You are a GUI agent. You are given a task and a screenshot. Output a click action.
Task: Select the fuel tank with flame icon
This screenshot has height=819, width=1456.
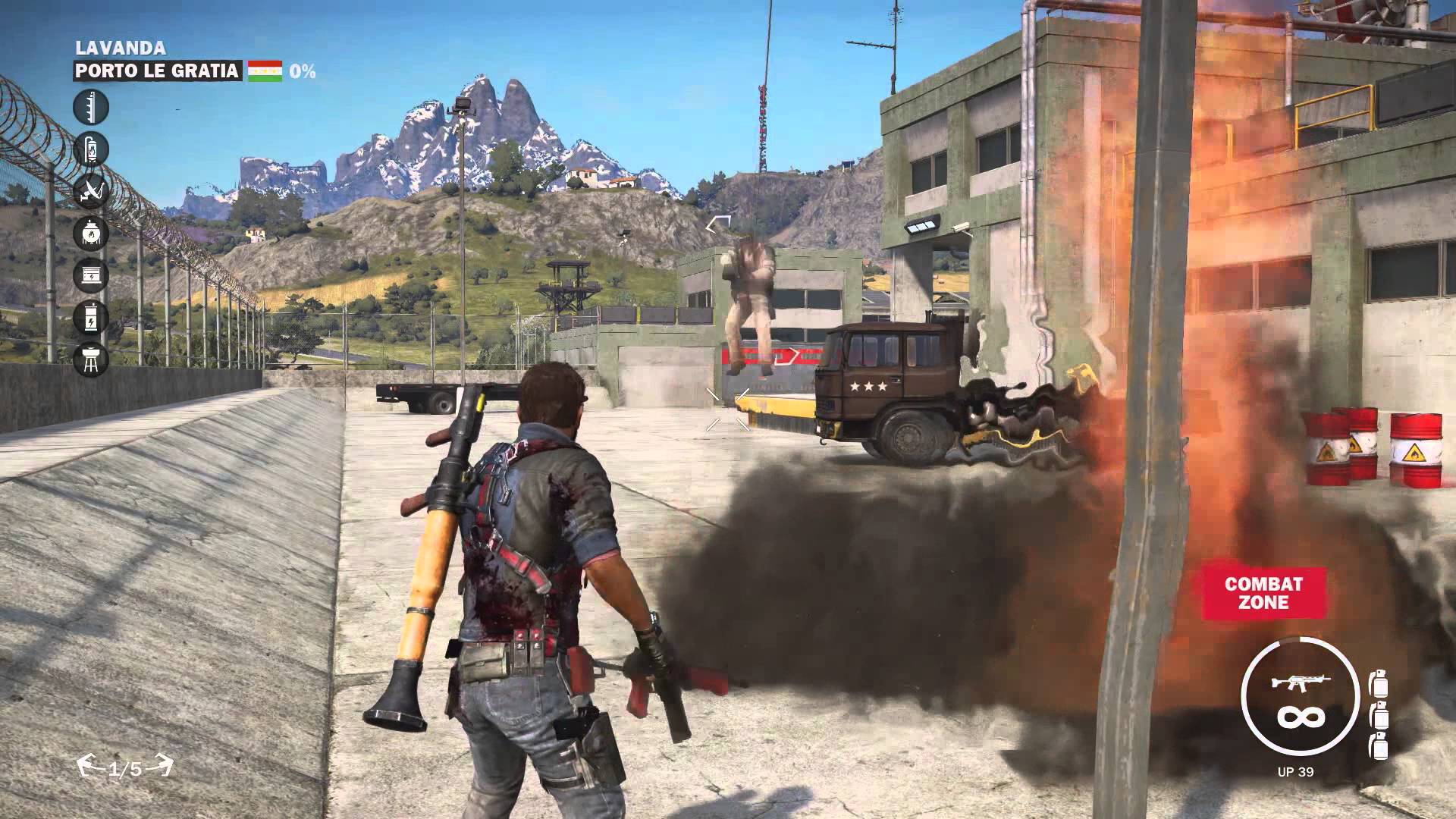click(x=91, y=149)
